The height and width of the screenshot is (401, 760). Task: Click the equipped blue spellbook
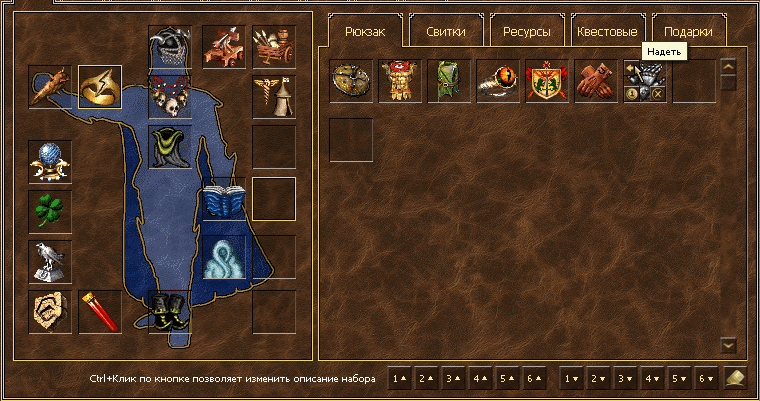(x=224, y=198)
